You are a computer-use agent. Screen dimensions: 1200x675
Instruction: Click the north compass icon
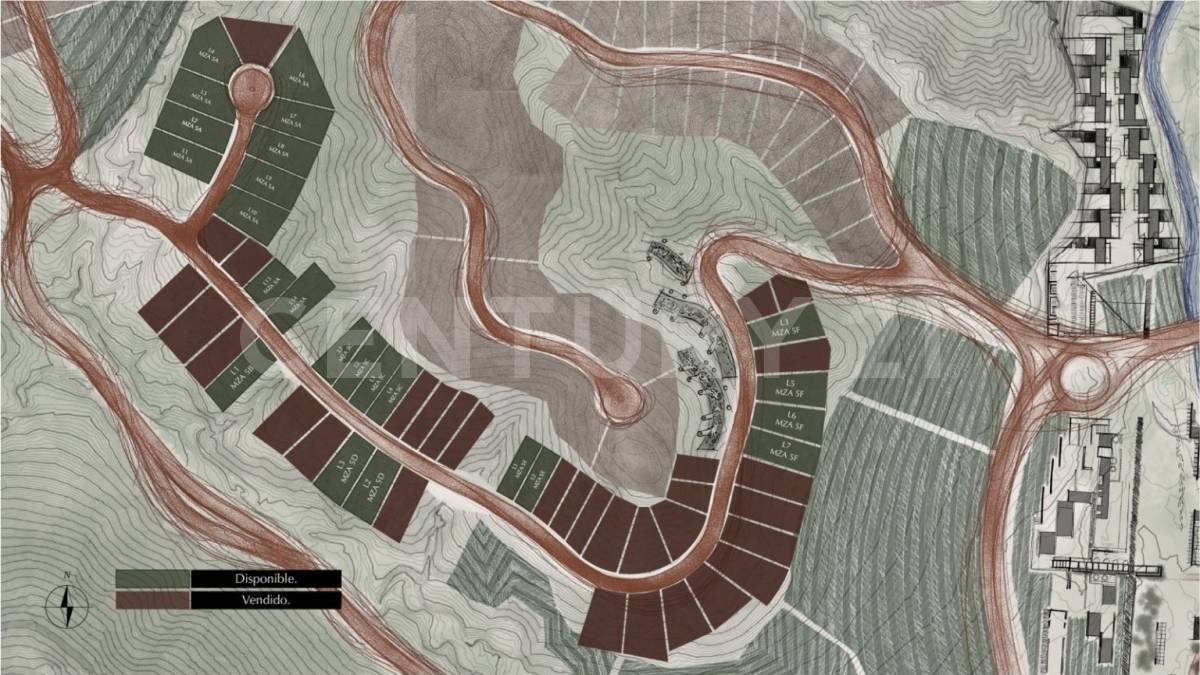point(67,601)
